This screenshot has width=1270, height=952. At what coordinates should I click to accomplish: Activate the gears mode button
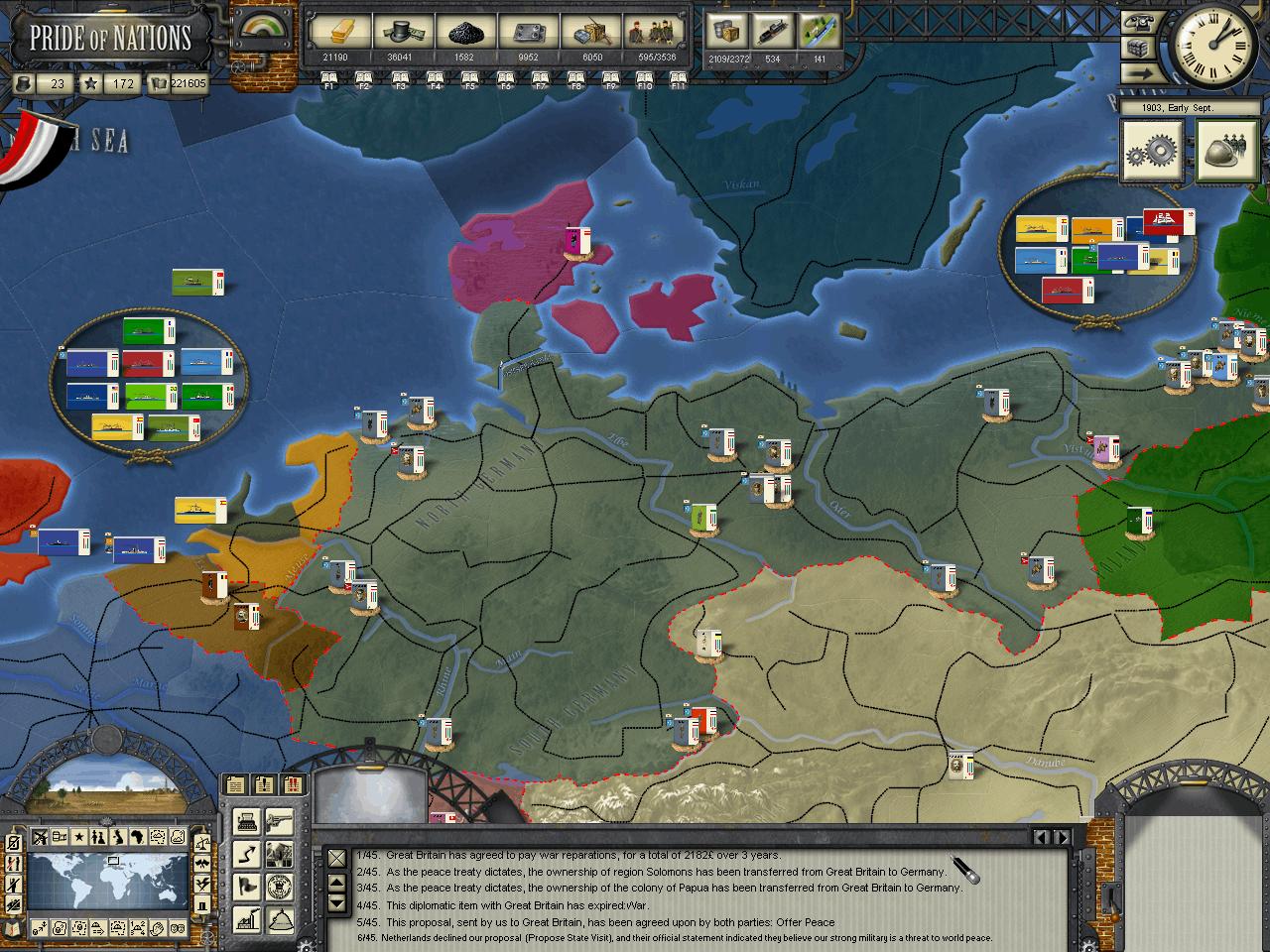tap(1152, 151)
